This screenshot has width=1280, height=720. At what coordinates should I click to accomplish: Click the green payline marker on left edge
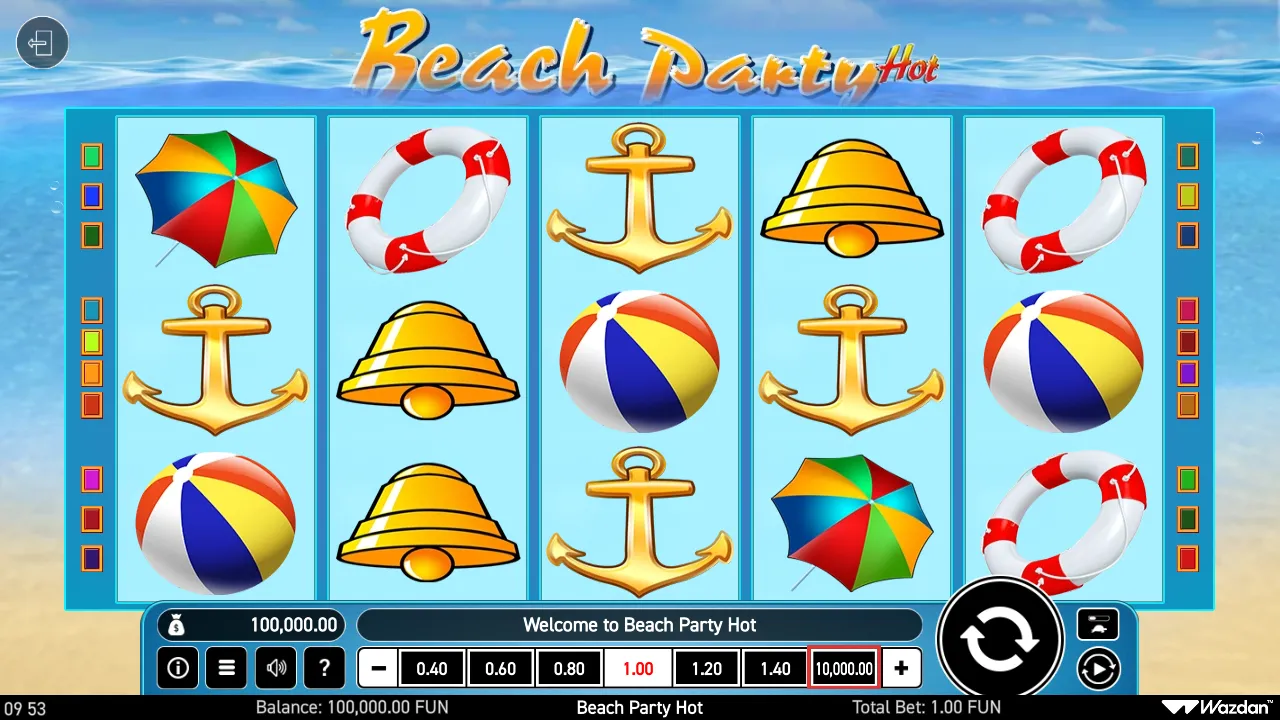(91, 155)
